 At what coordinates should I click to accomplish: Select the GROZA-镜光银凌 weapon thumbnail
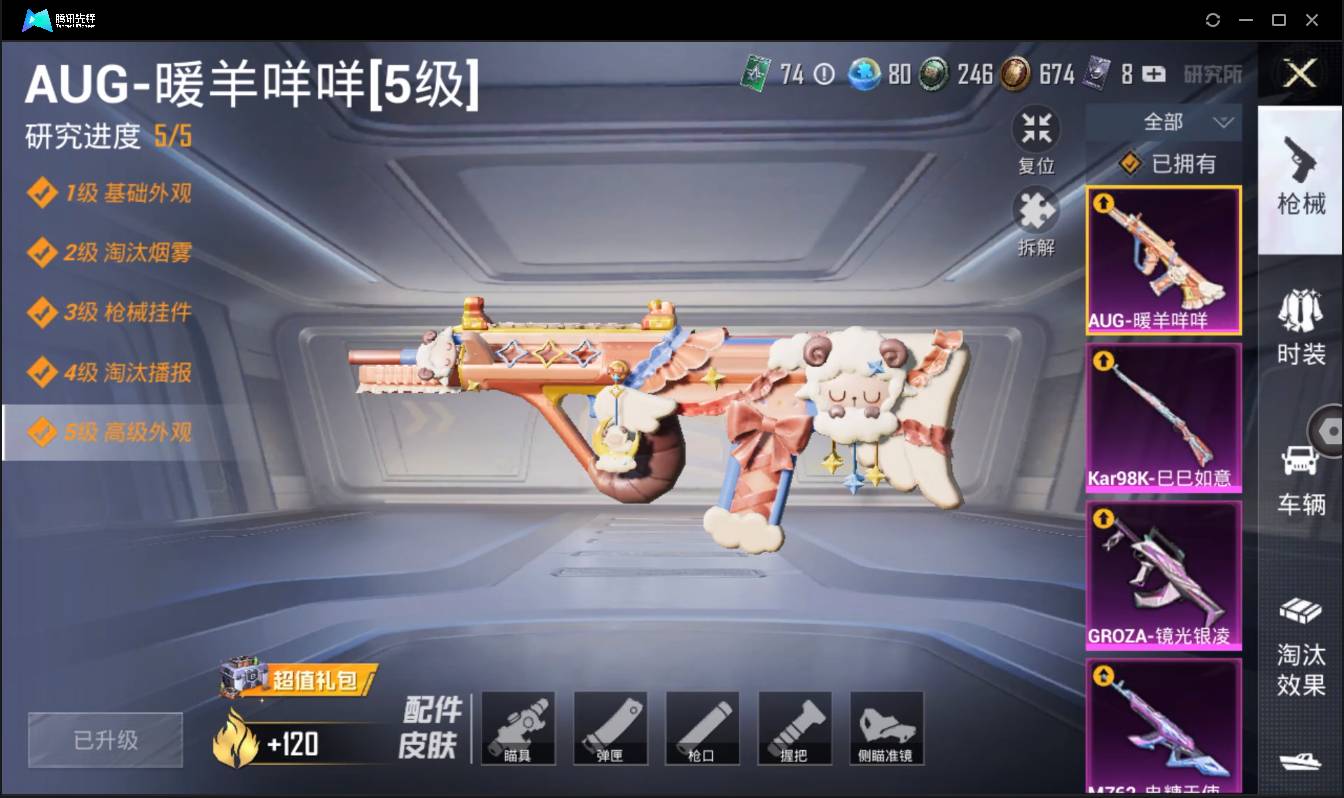click(x=1163, y=575)
